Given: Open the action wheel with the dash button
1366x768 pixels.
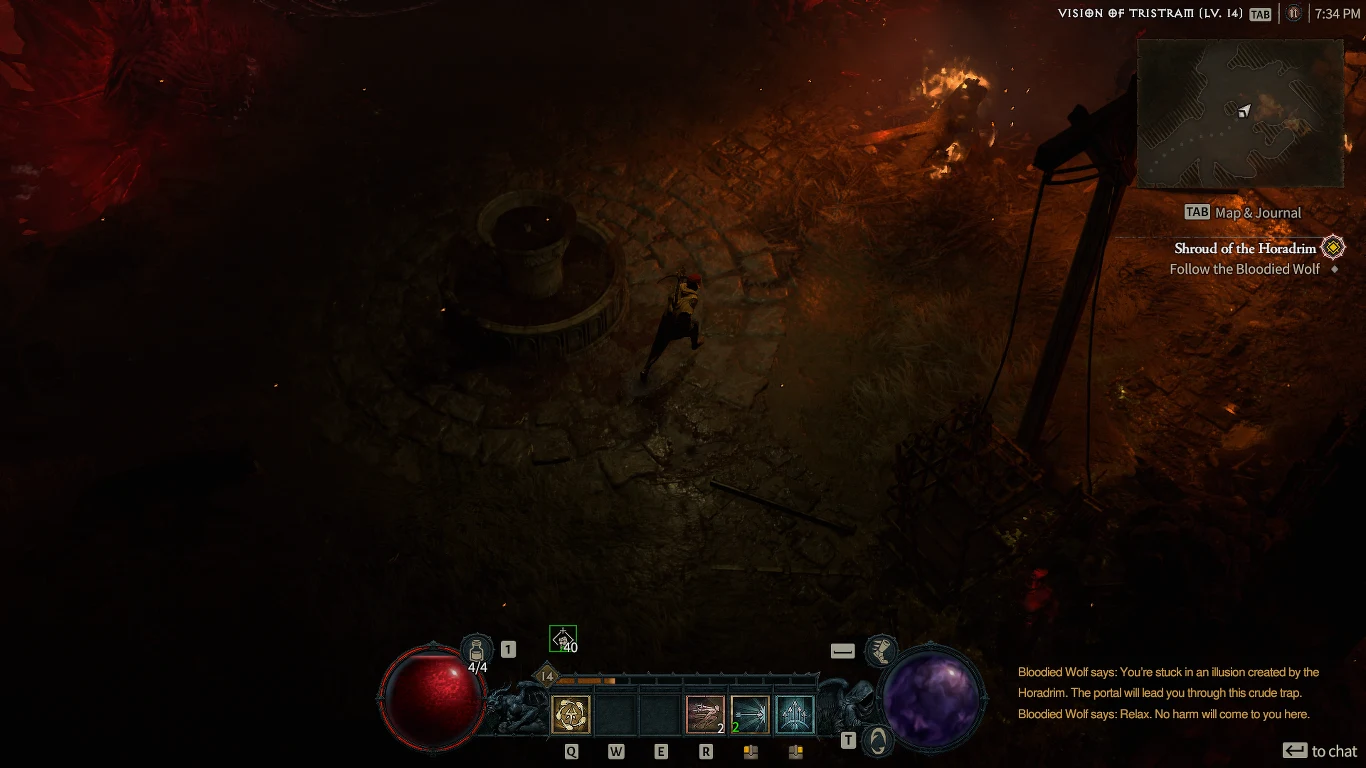Looking at the screenshot, I should (841, 649).
